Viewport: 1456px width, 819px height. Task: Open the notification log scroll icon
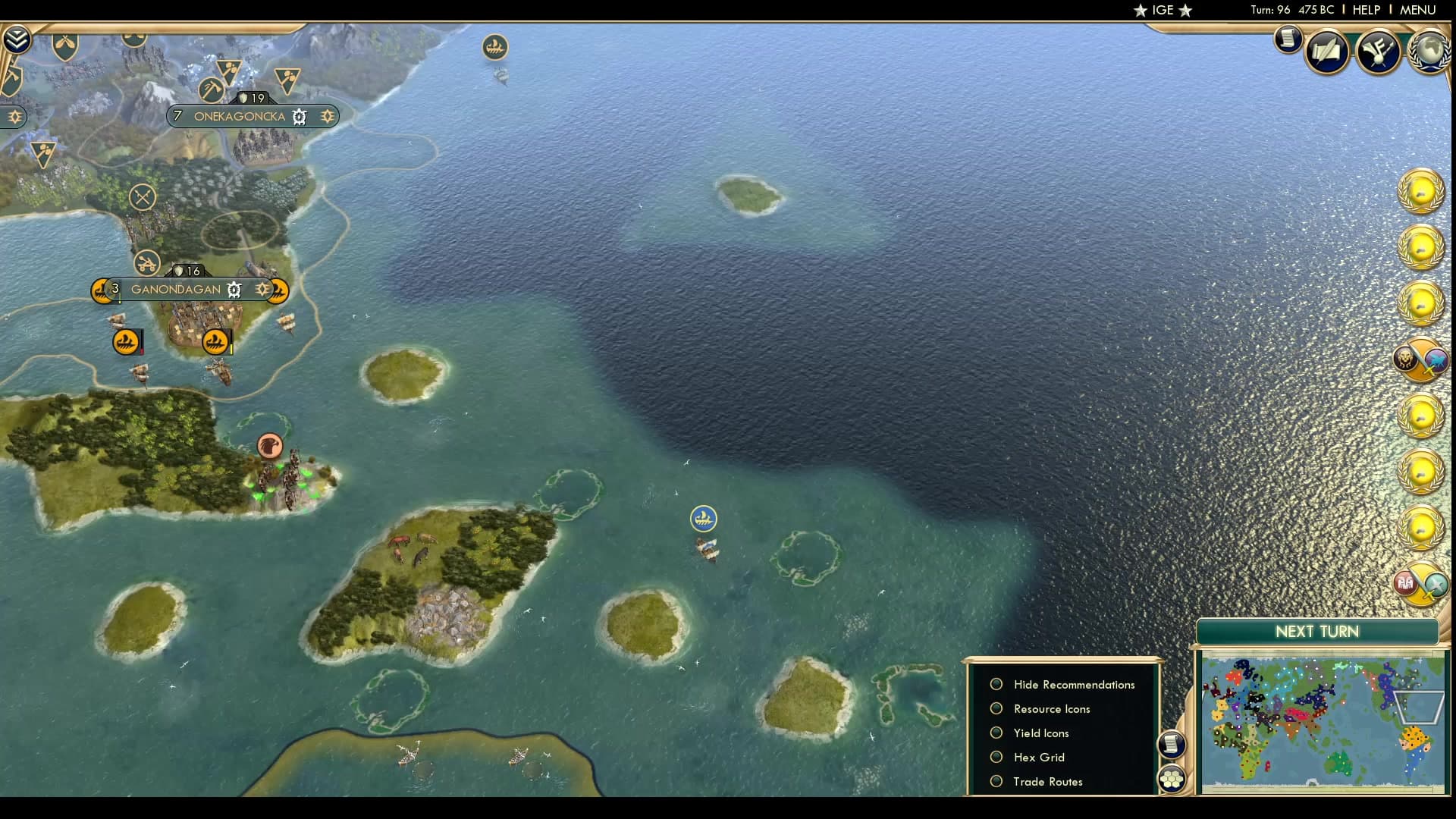click(1288, 39)
